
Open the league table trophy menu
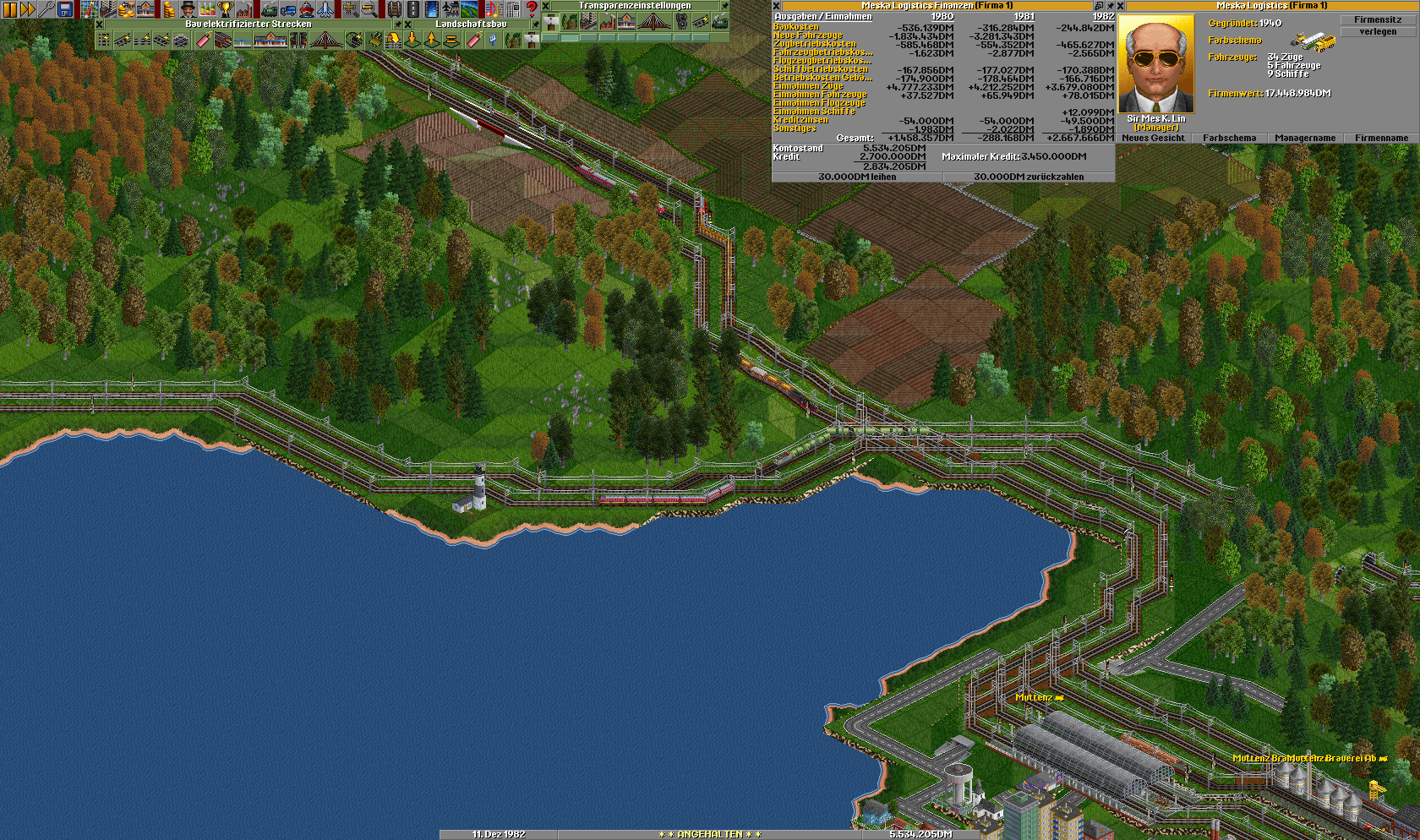pyautogui.click(x=226, y=9)
